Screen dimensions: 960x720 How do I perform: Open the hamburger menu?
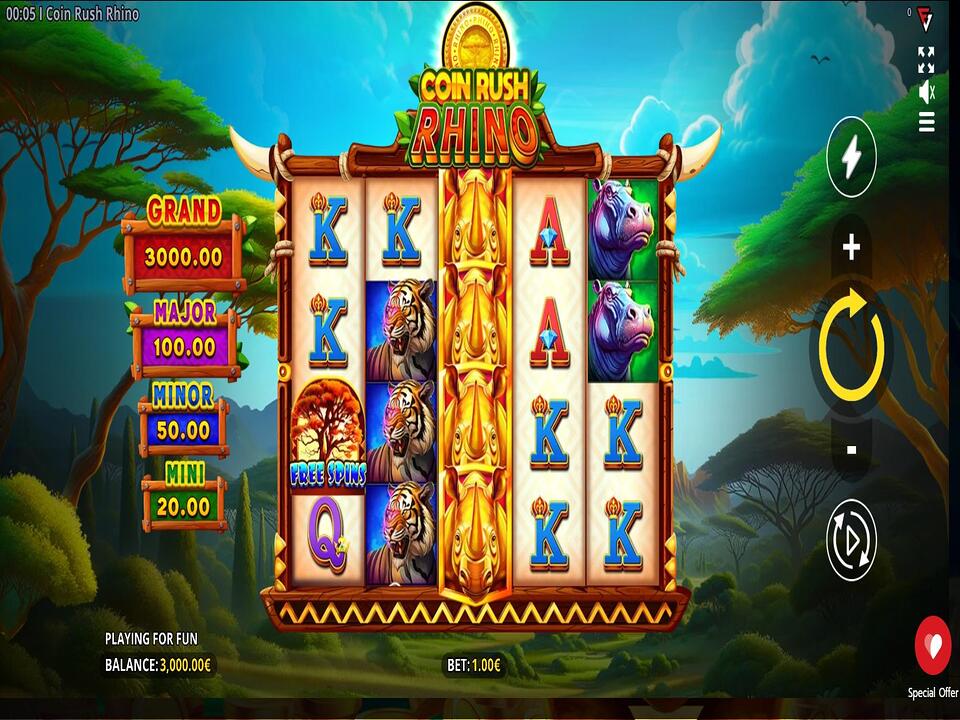point(926,122)
